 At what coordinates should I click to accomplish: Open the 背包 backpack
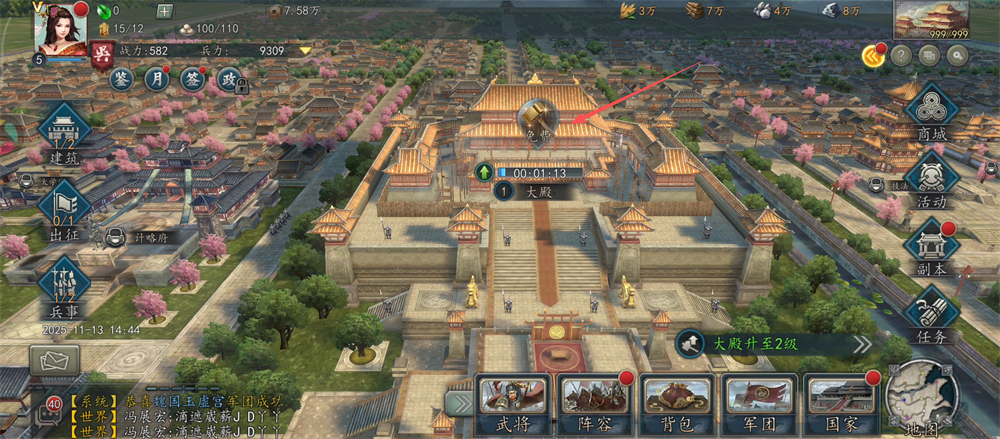pyautogui.click(x=676, y=401)
